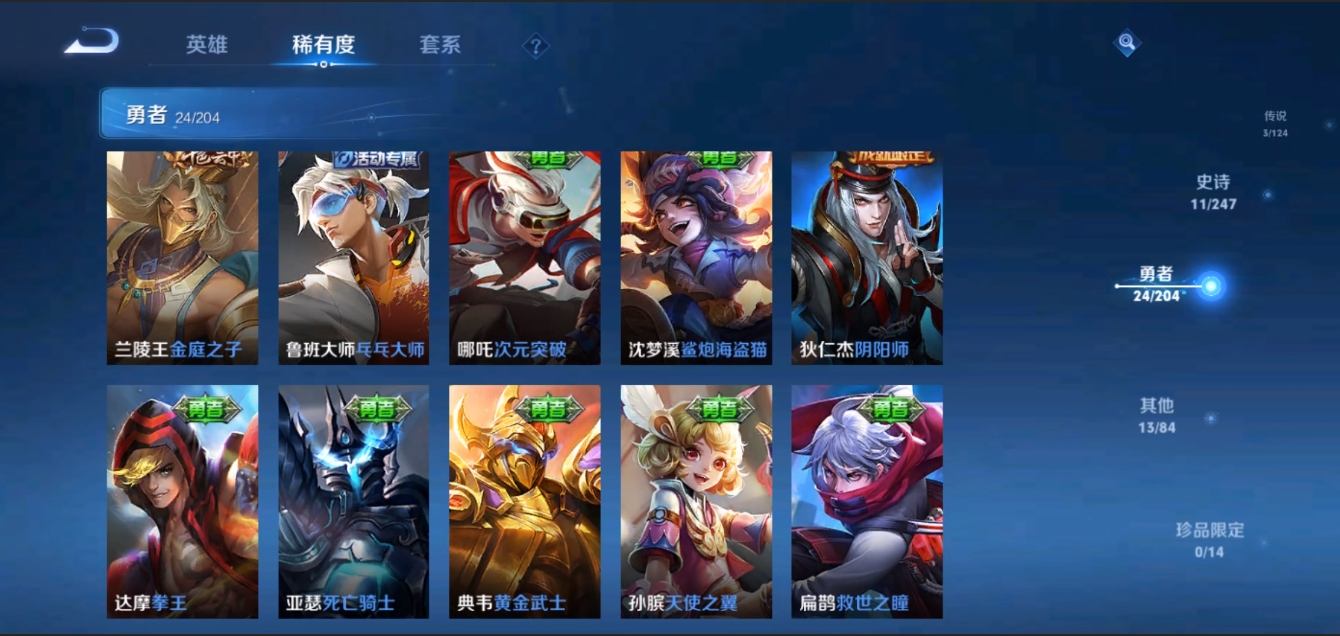Select the 稀有度 tab
1340x636 pixels.
point(323,45)
